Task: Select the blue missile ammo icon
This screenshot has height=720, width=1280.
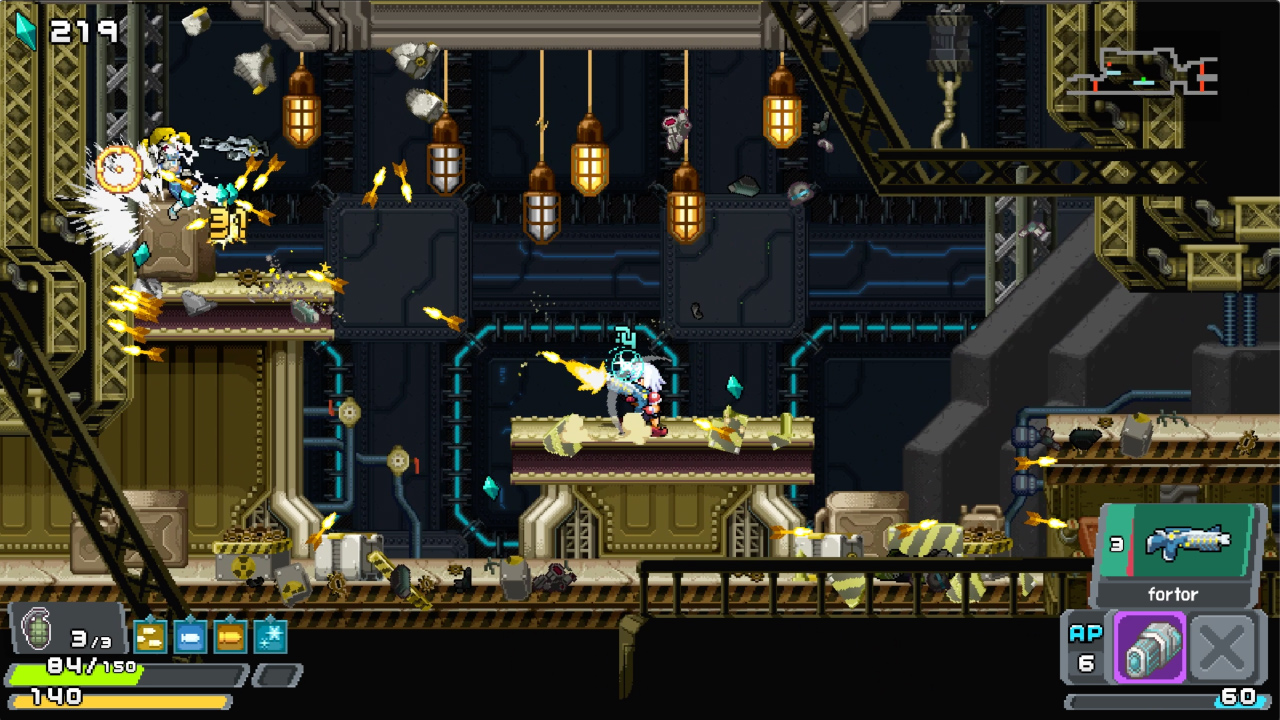Action: pyautogui.click(x=190, y=637)
